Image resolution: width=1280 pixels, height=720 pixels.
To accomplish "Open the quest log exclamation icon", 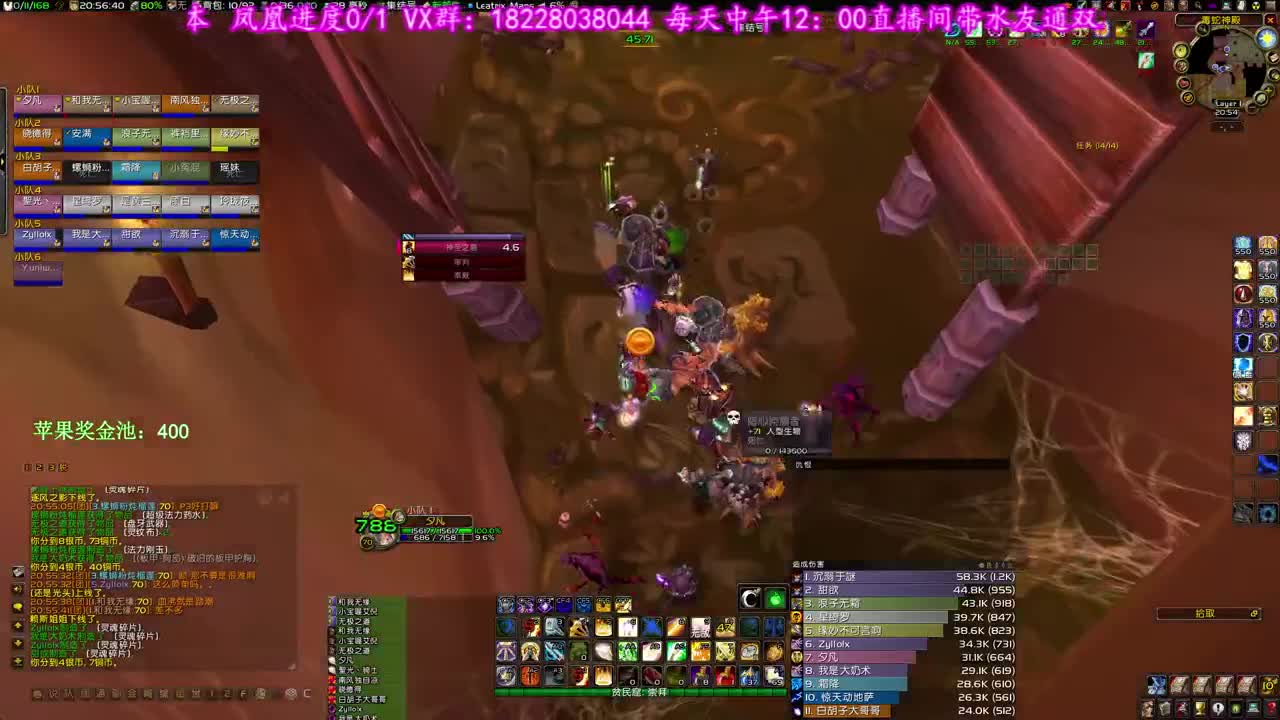I will coord(1217,708).
